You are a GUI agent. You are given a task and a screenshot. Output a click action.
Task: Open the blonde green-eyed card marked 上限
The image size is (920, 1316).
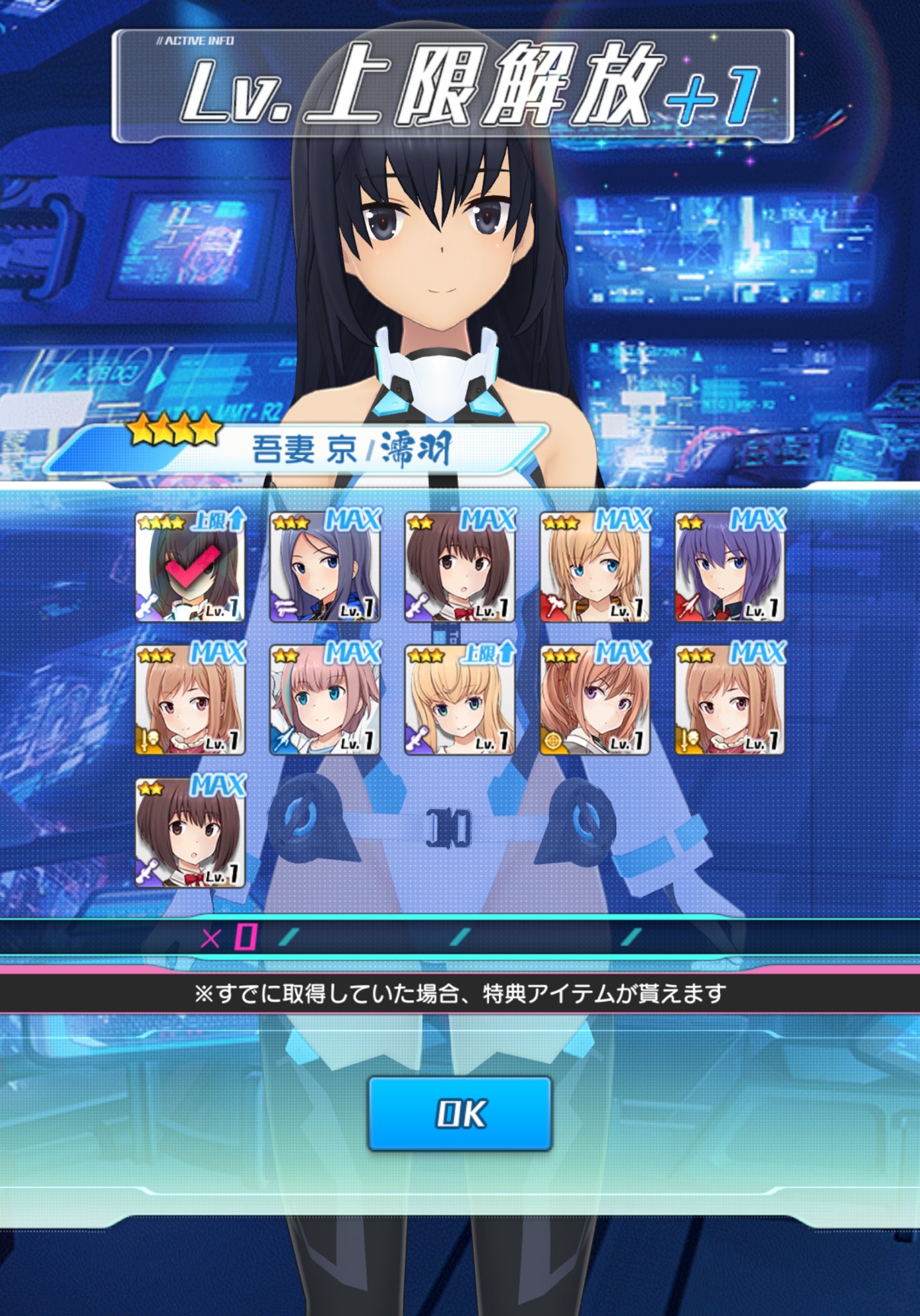(460, 700)
